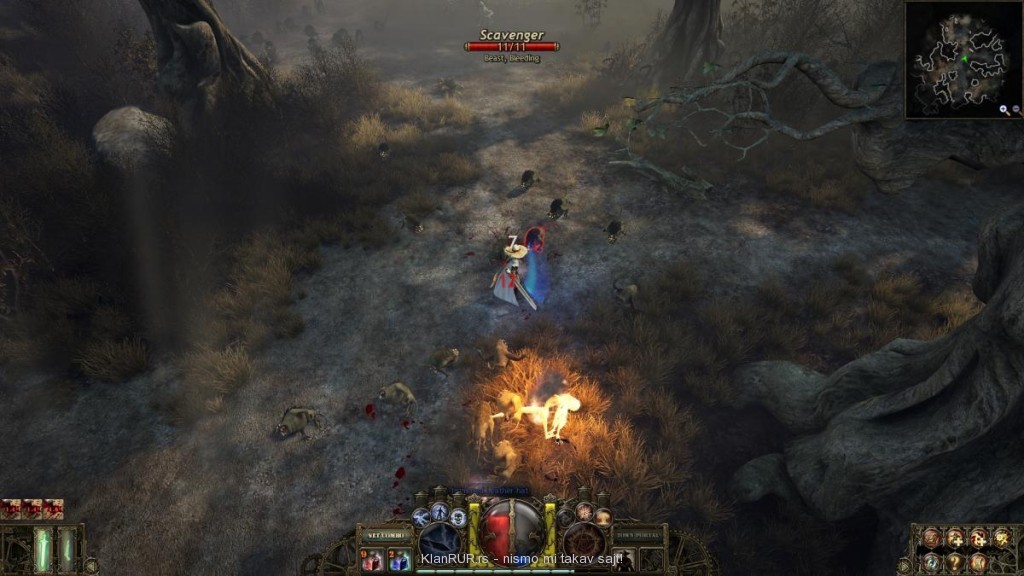
Task: Select the large pentagram skill orb
Action: tap(584, 543)
